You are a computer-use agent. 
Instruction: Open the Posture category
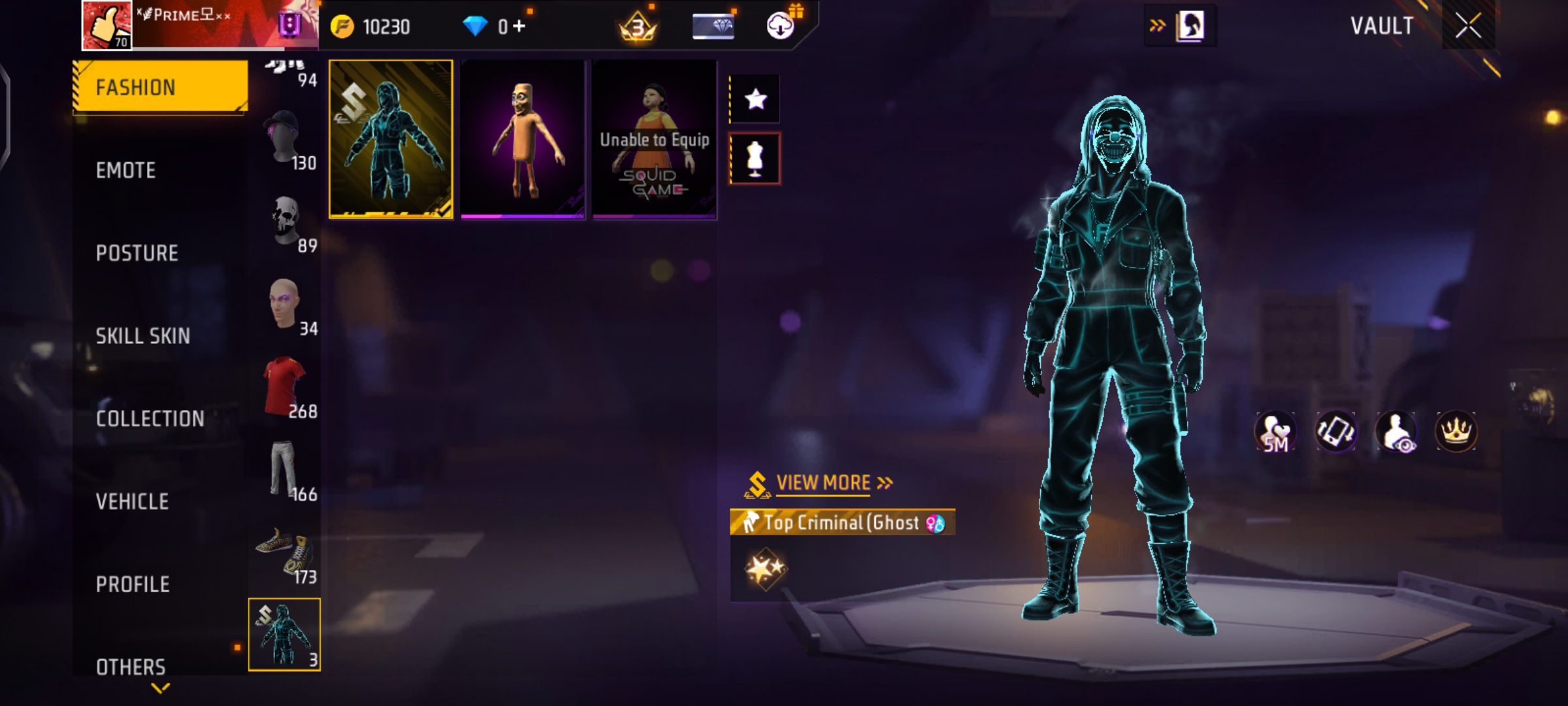(137, 254)
